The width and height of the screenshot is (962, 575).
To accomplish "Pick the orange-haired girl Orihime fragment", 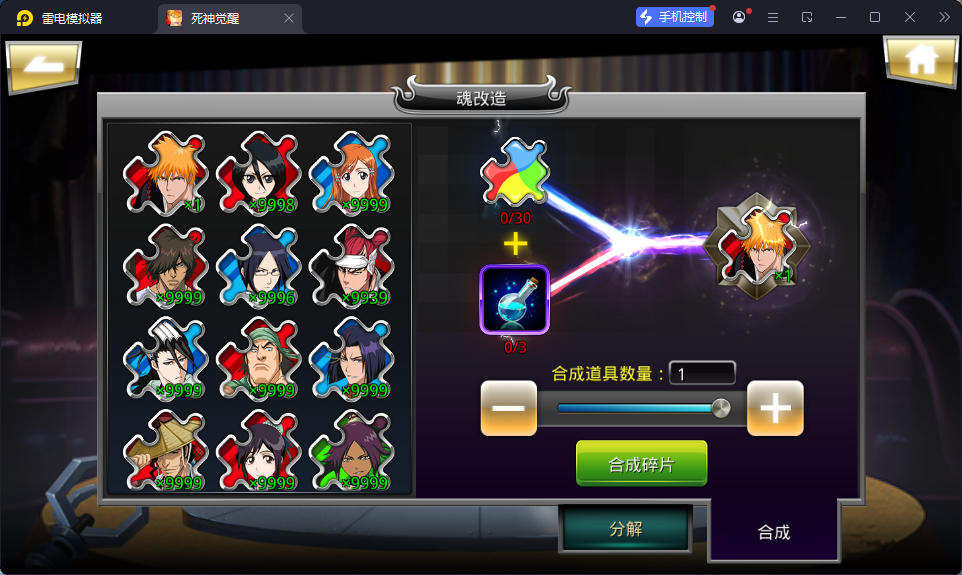I will [x=351, y=174].
